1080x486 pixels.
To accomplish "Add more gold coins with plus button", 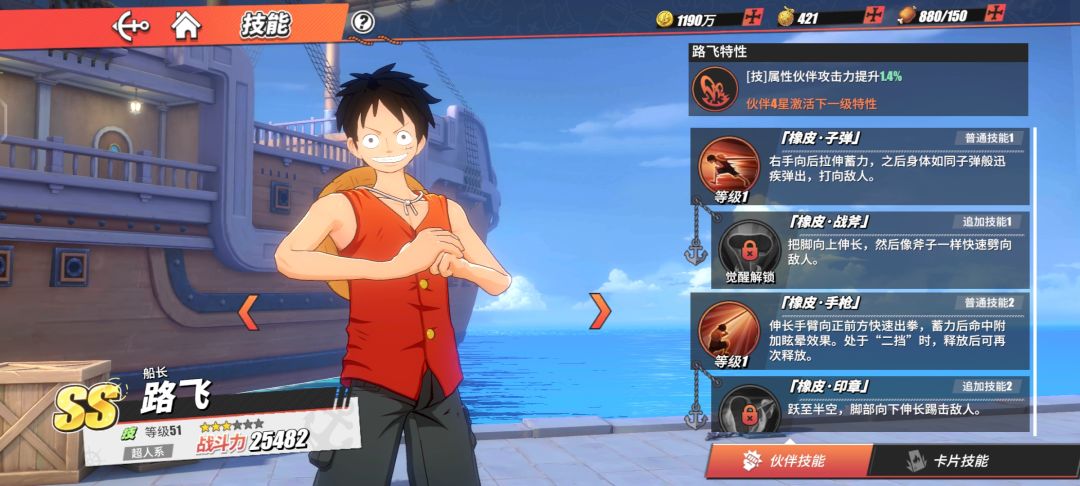I will click(x=753, y=17).
